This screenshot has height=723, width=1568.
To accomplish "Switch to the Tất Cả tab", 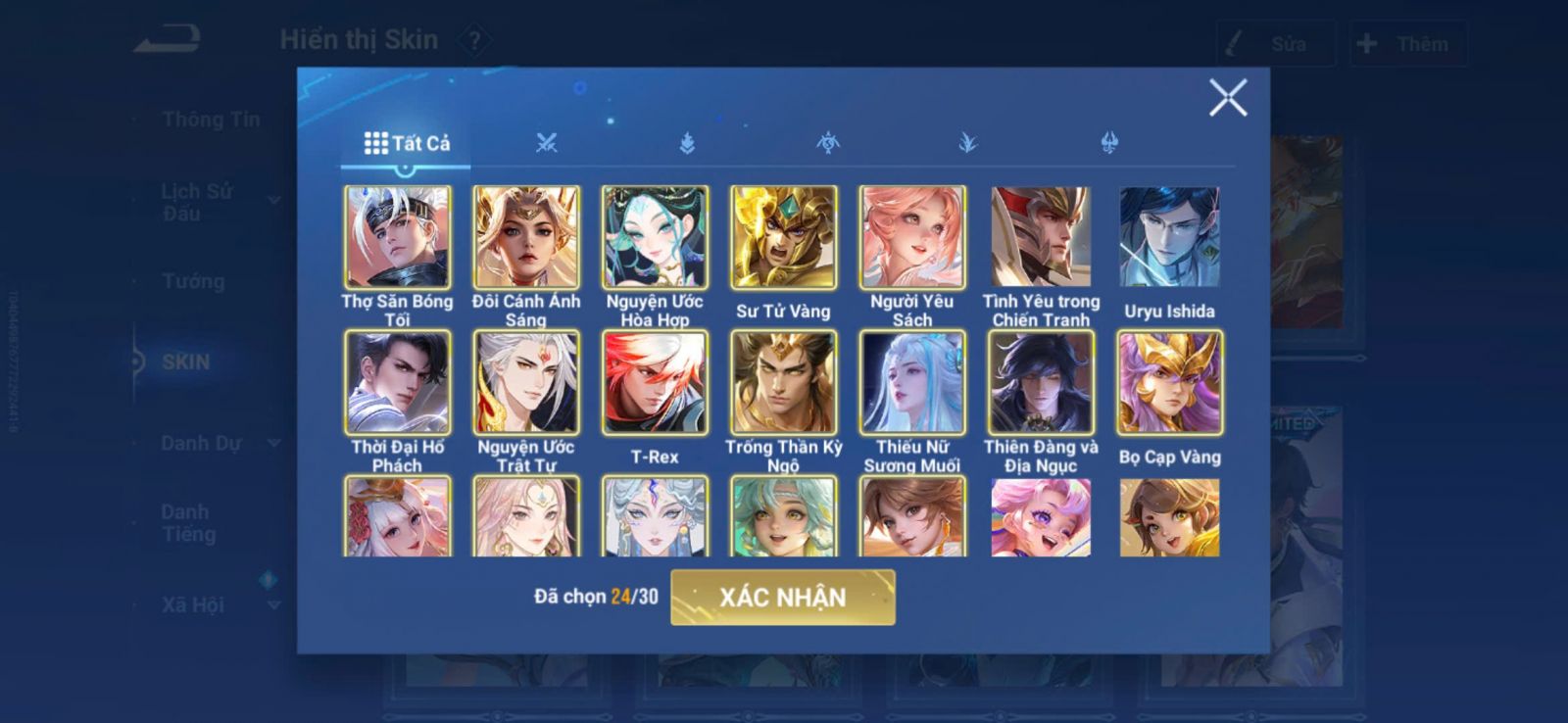I will 407,143.
